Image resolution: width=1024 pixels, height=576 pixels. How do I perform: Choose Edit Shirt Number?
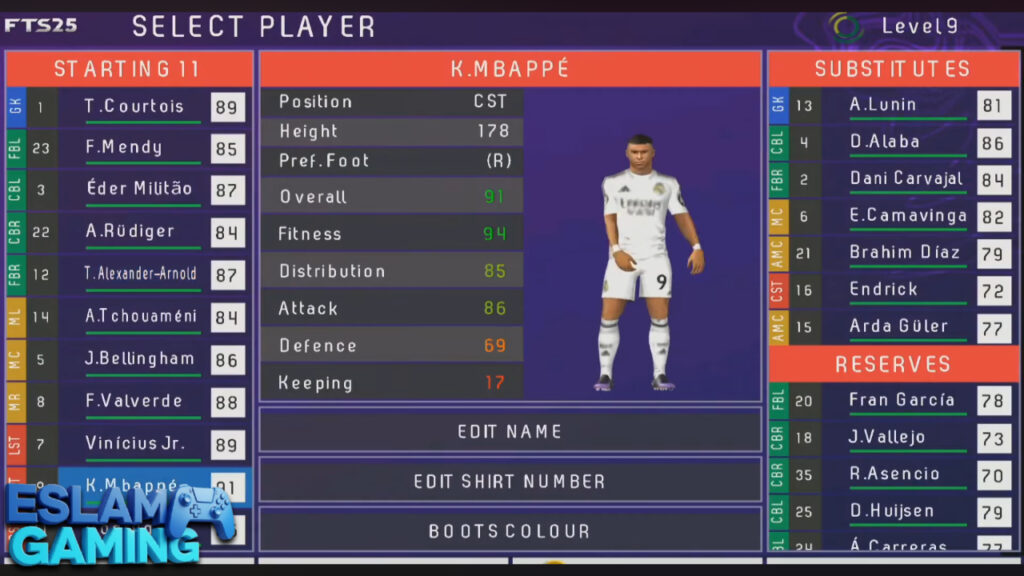(x=510, y=481)
